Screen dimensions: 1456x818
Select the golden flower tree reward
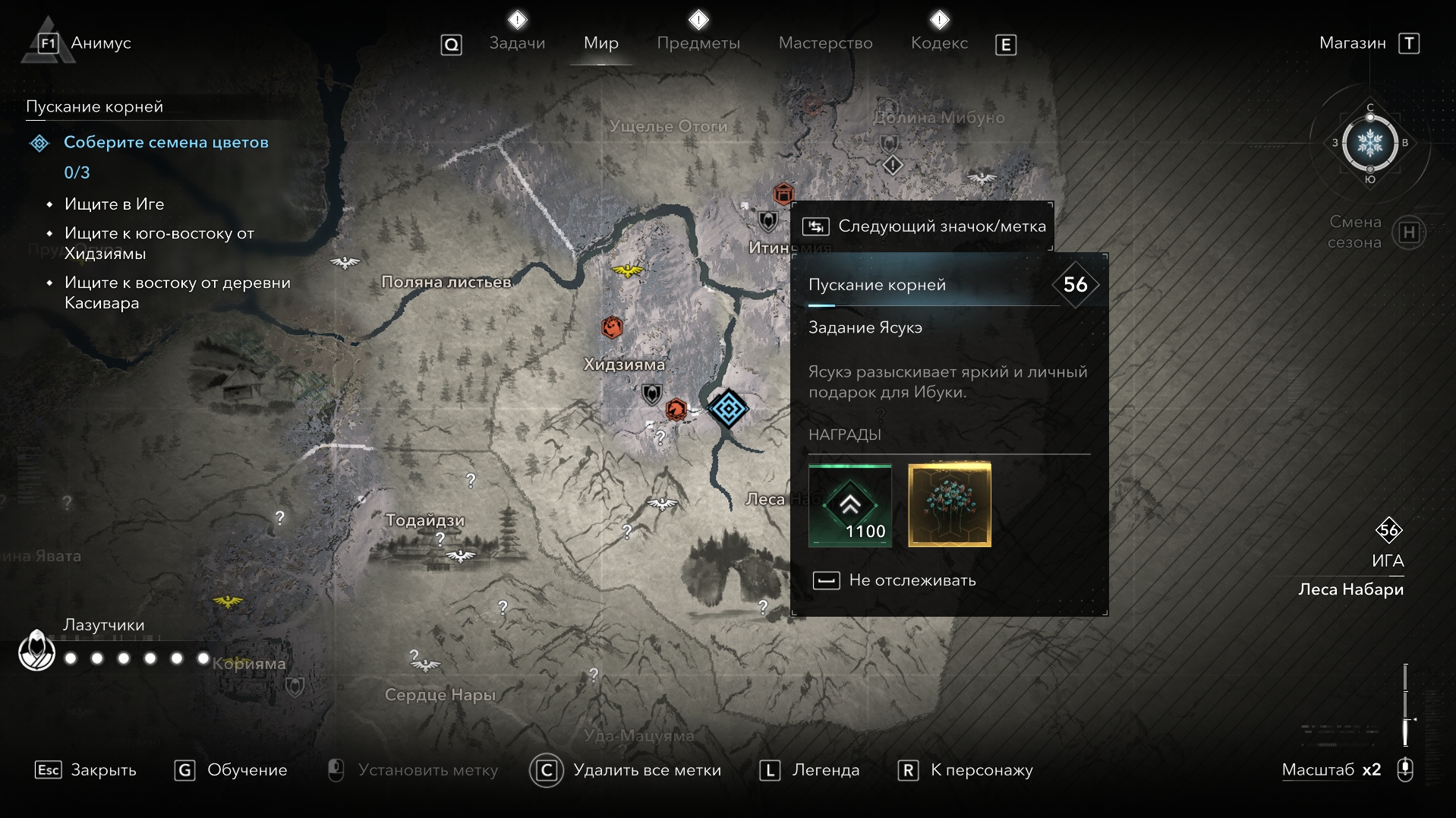pos(950,506)
